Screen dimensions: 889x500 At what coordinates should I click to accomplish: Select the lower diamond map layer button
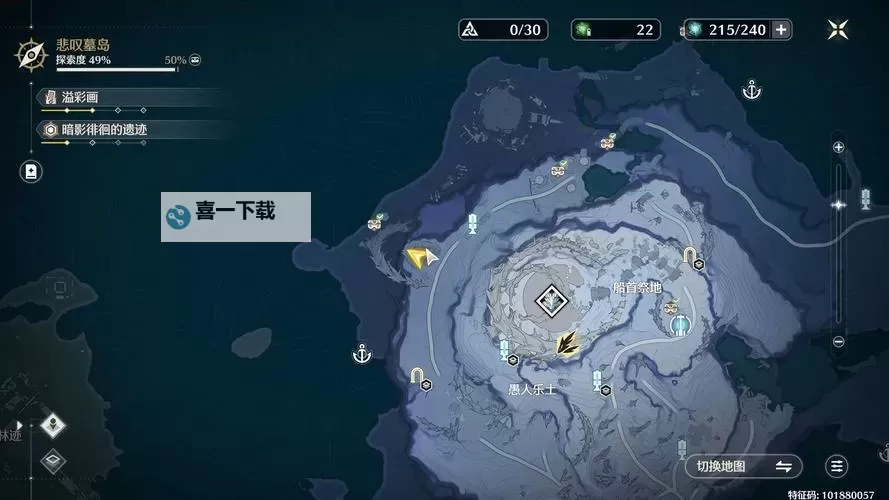coord(51,462)
